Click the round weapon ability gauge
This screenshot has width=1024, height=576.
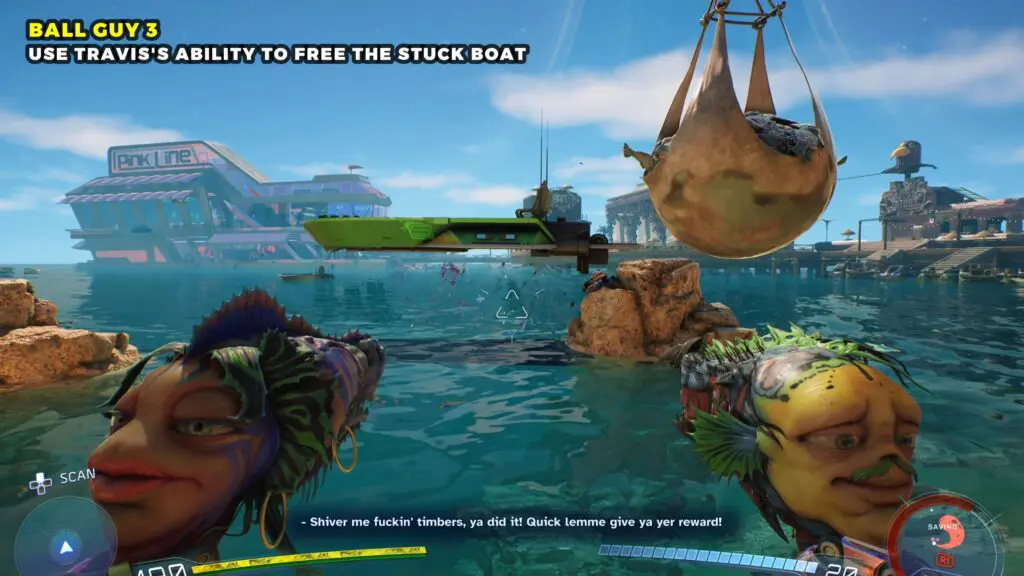tap(943, 535)
